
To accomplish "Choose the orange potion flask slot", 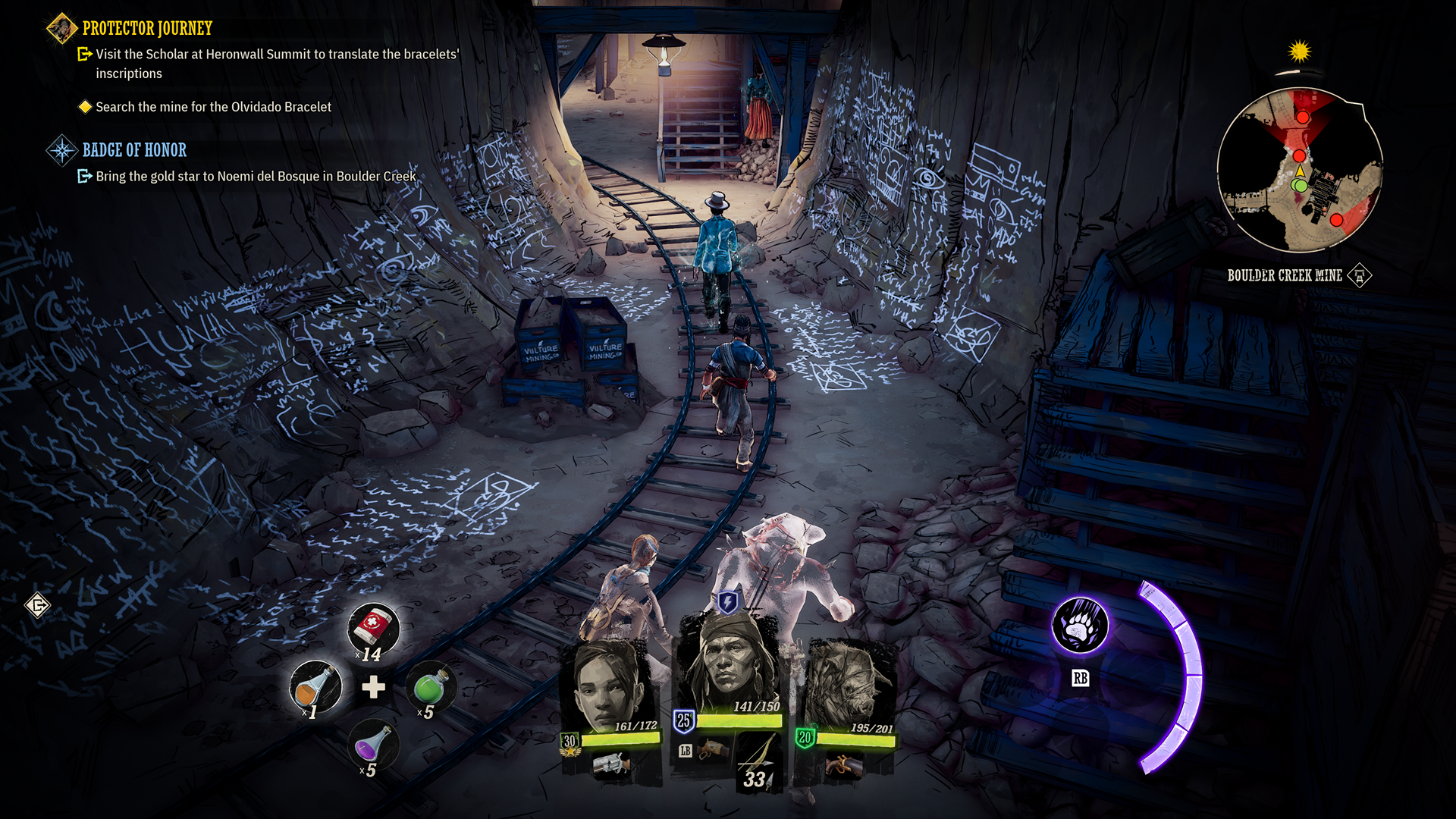I will (315, 687).
